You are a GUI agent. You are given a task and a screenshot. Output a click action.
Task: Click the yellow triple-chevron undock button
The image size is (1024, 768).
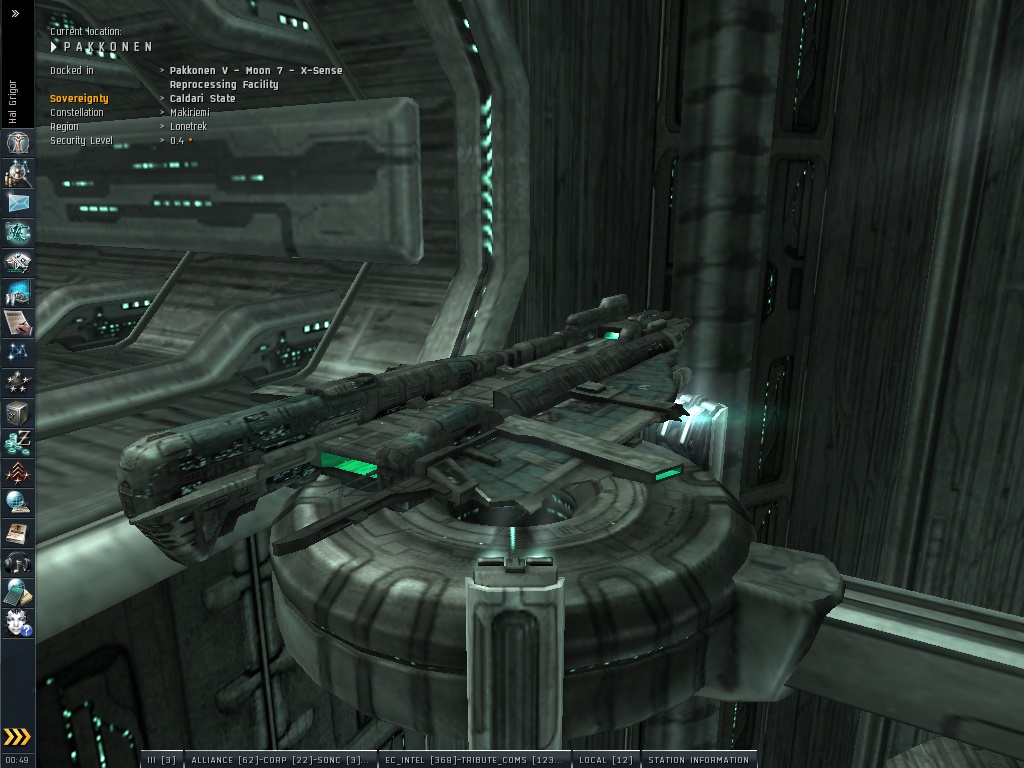(x=17, y=738)
